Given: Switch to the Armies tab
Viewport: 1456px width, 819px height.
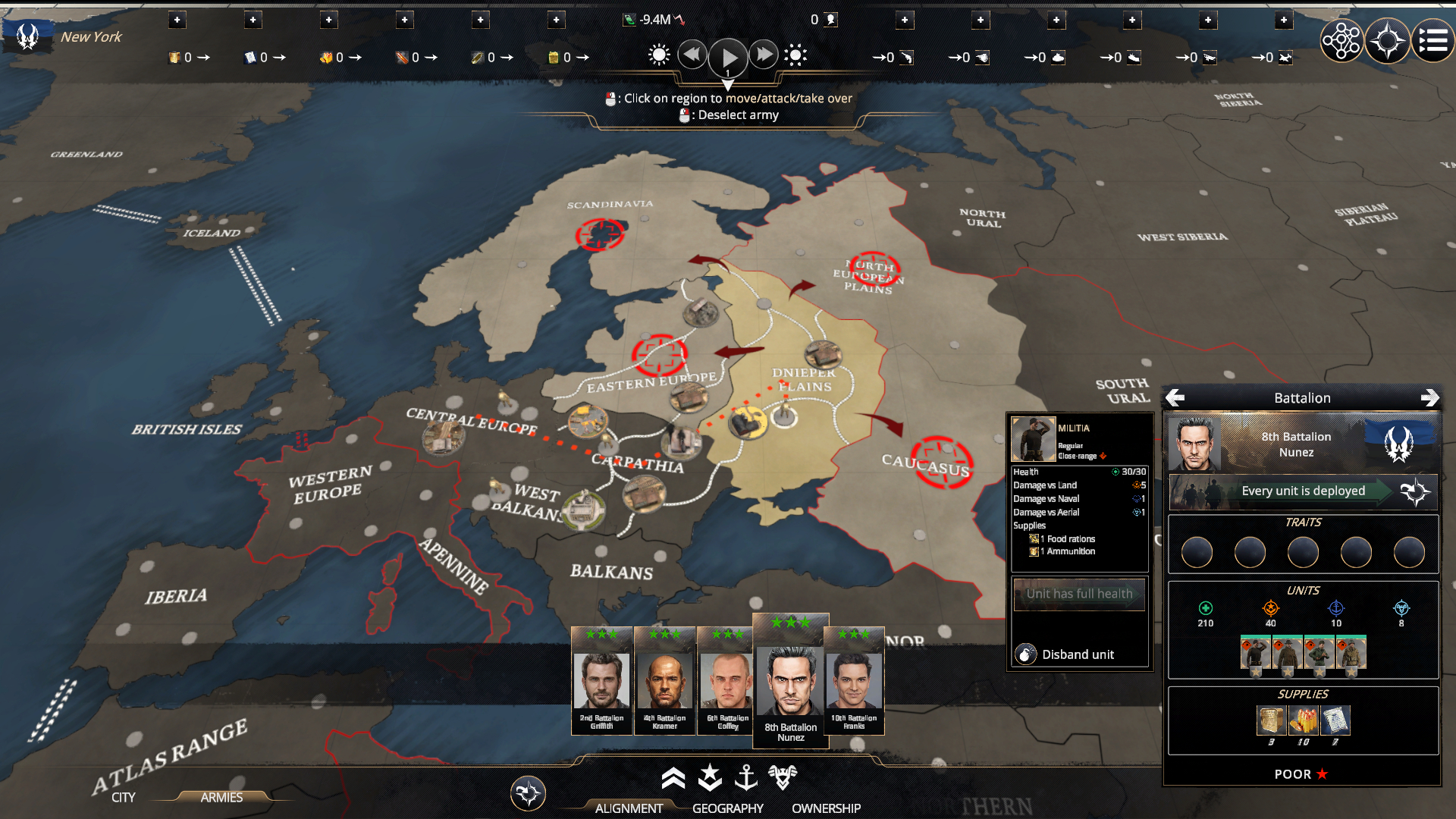Looking at the screenshot, I should click(x=221, y=798).
